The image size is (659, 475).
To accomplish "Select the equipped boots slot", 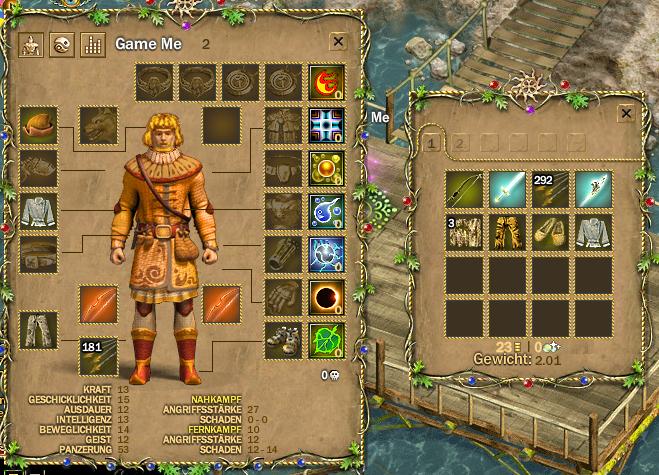I will (284, 340).
